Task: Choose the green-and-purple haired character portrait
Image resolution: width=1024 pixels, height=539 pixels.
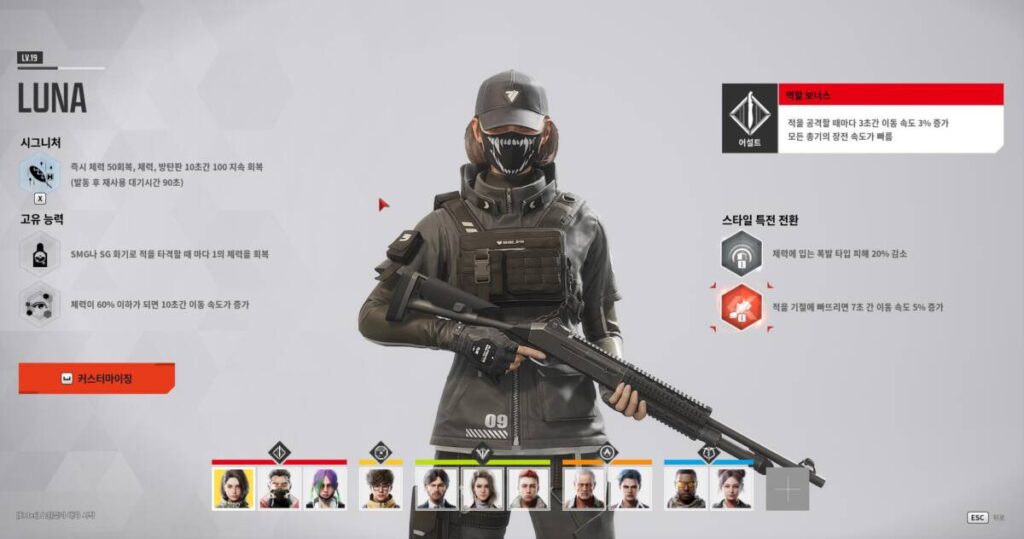Action: [324, 488]
